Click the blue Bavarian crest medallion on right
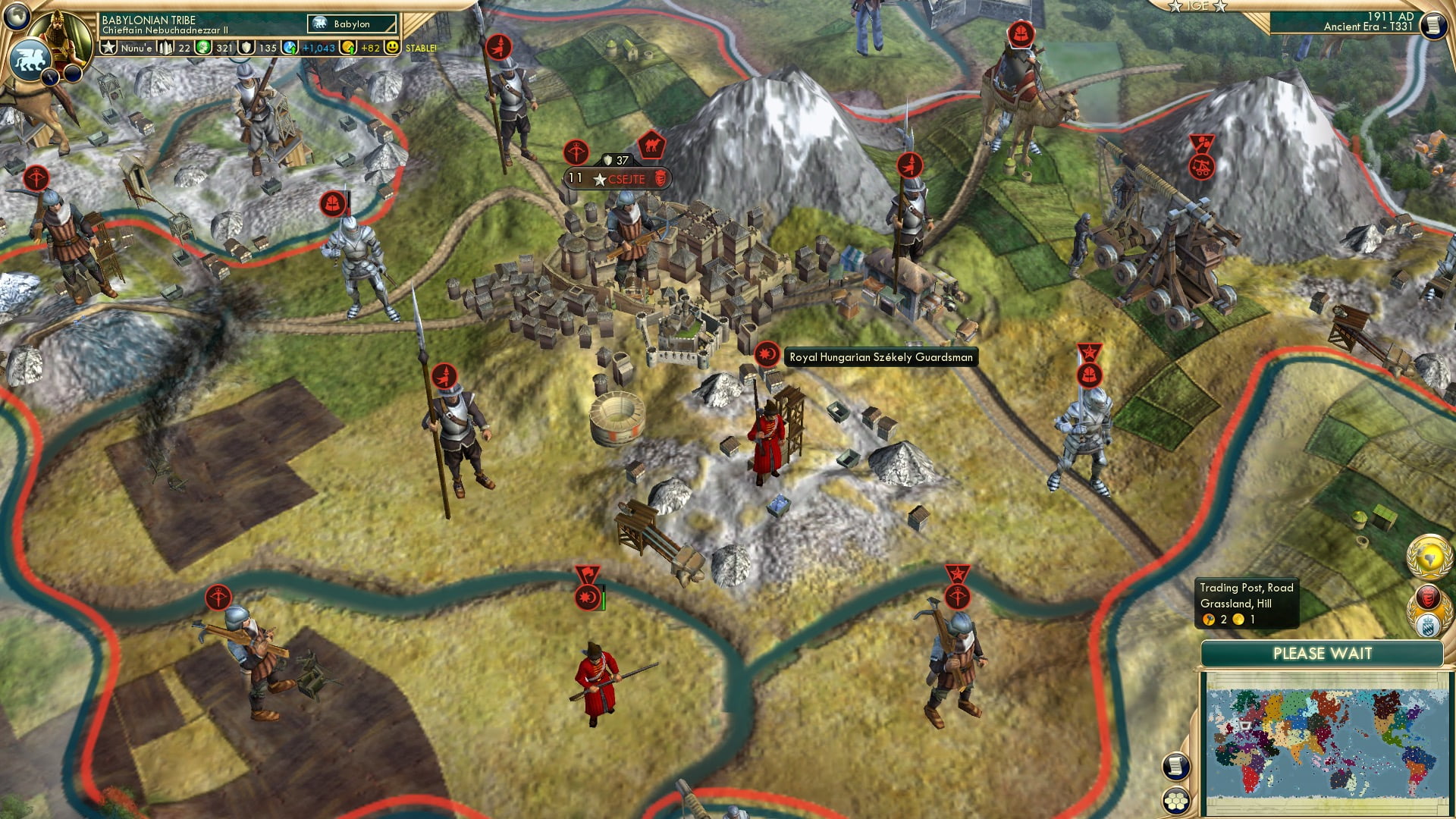This screenshot has height=819, width=1456. (x=1426, y=626)
